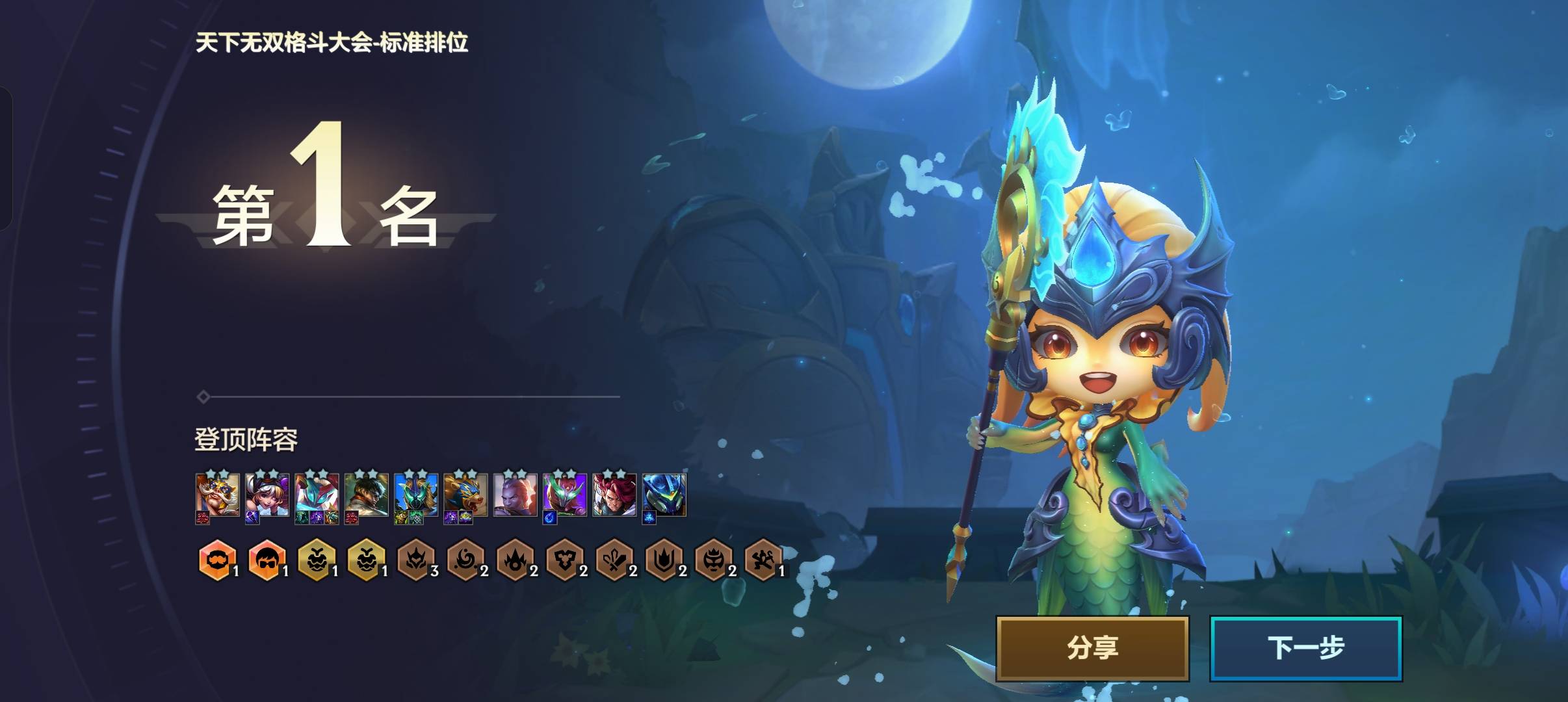Image resolution: width=1568 pixels, height=702 pixels.
Task: View the orange mustache face trait icon
Action: 217,559
